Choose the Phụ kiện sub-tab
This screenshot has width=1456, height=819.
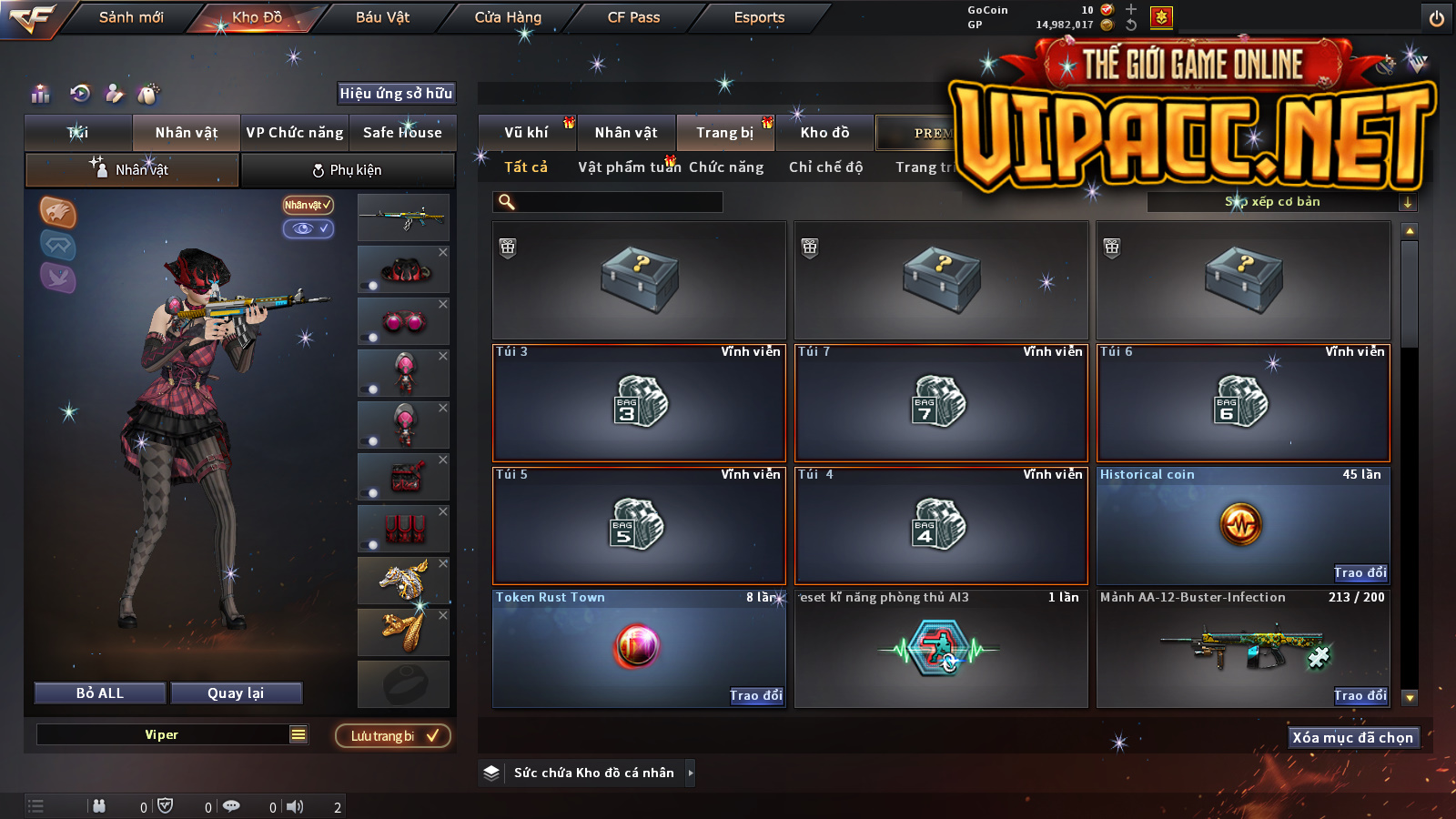pos(348,170)
